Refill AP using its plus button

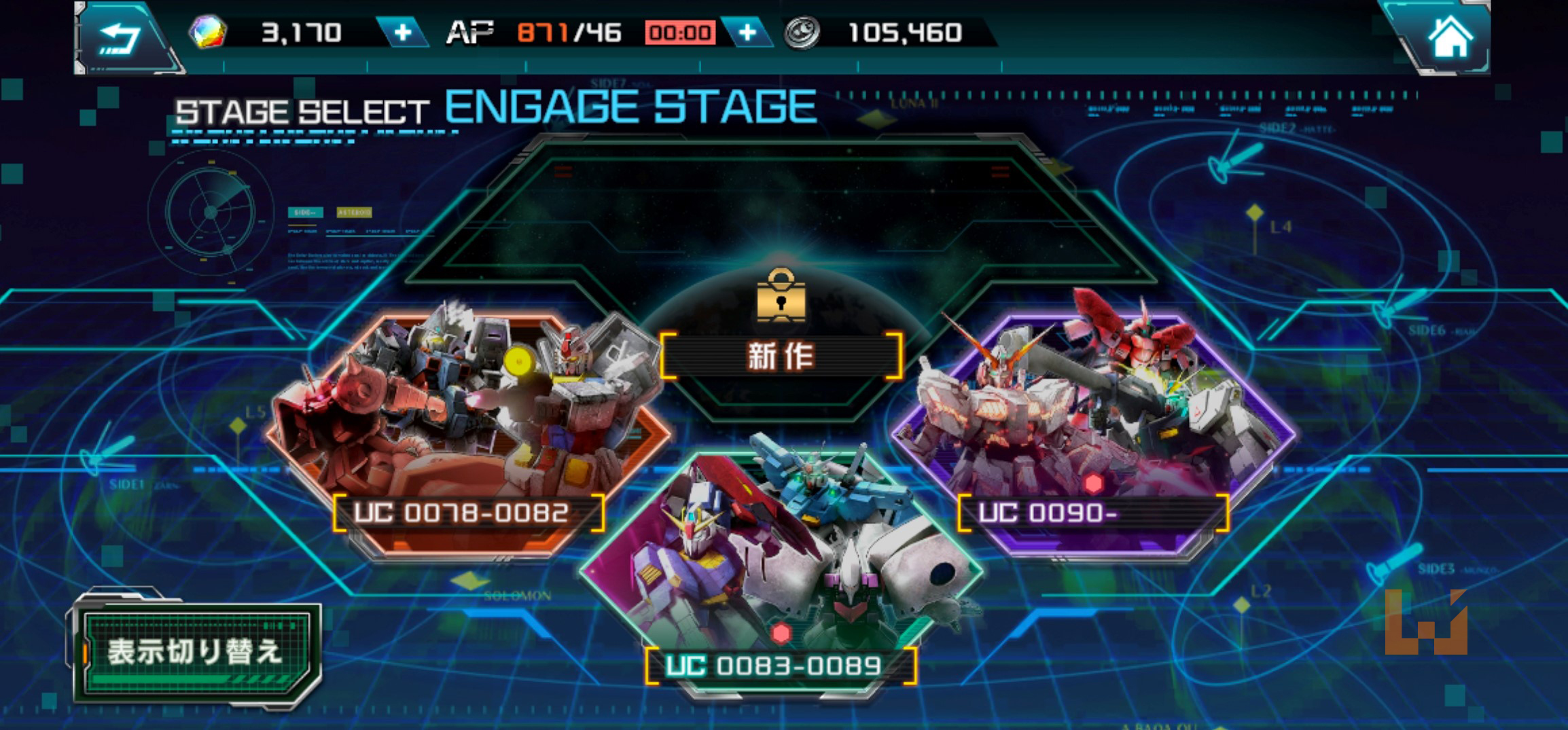(x=747, y=33)
